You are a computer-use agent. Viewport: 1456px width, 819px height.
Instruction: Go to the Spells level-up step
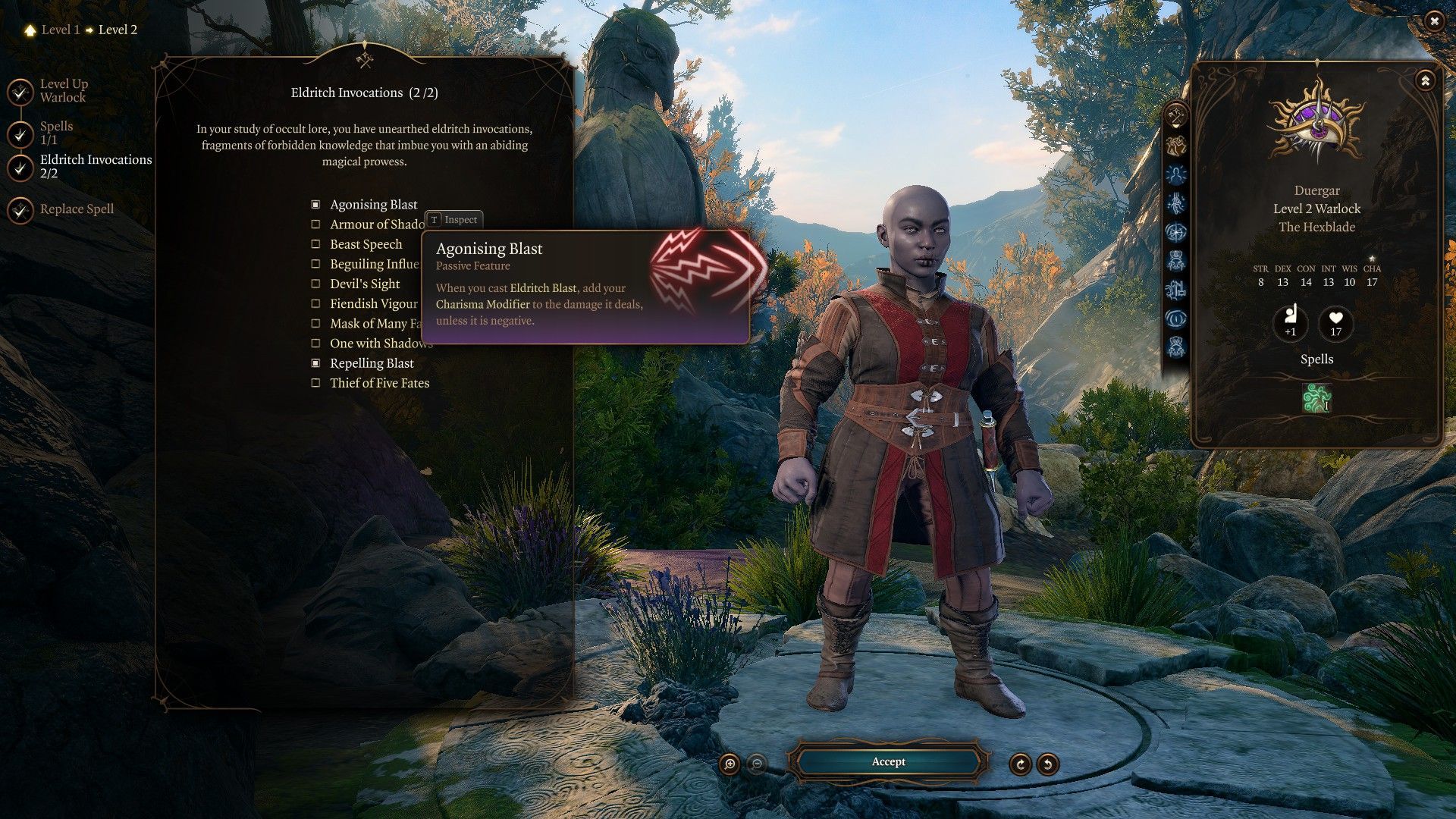point(56,133)
